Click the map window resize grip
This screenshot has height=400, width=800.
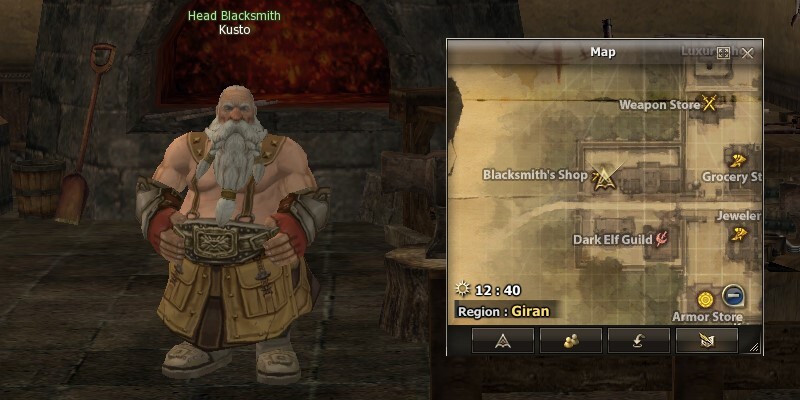click(754, 347)
